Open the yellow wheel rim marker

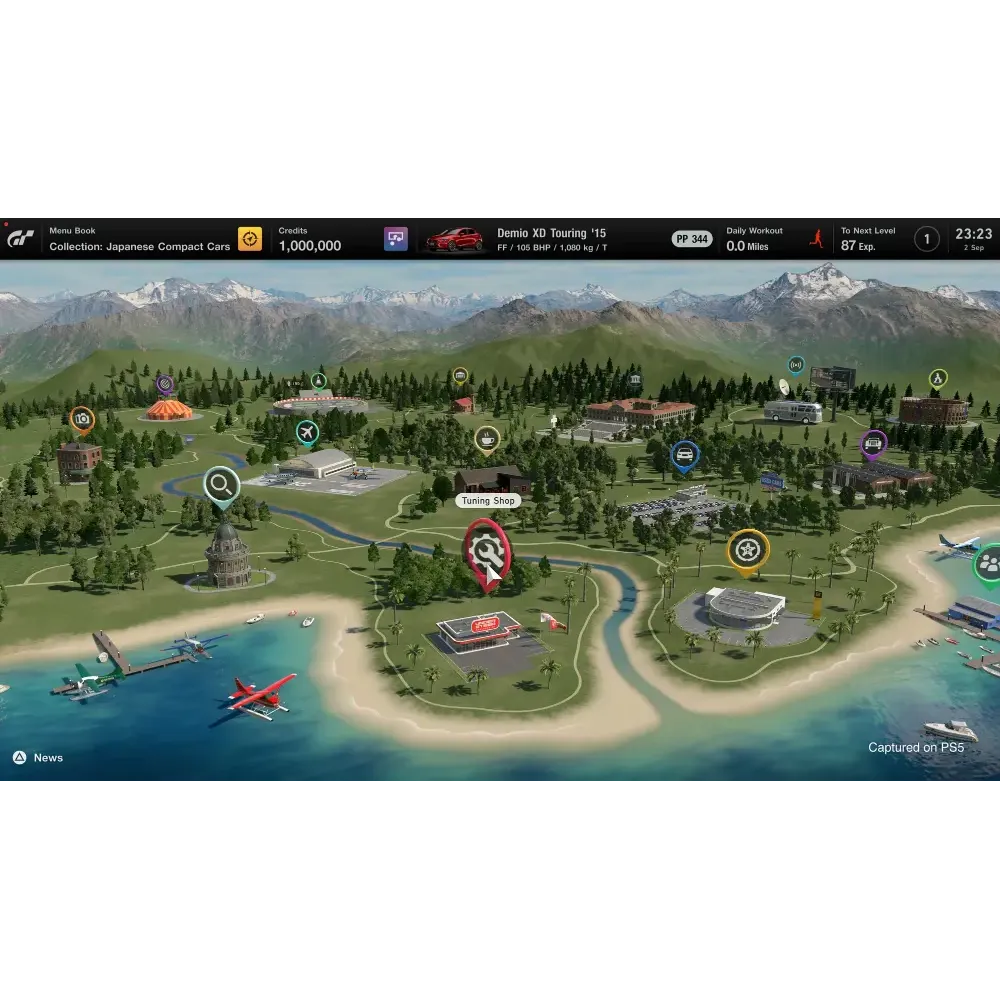click(747, 548)
